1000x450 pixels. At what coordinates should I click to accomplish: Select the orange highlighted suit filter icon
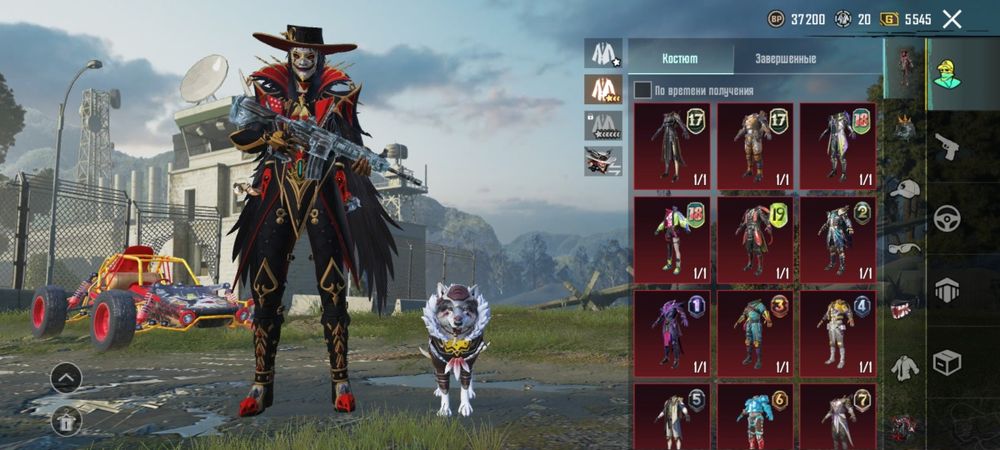[x=603, y=90]
